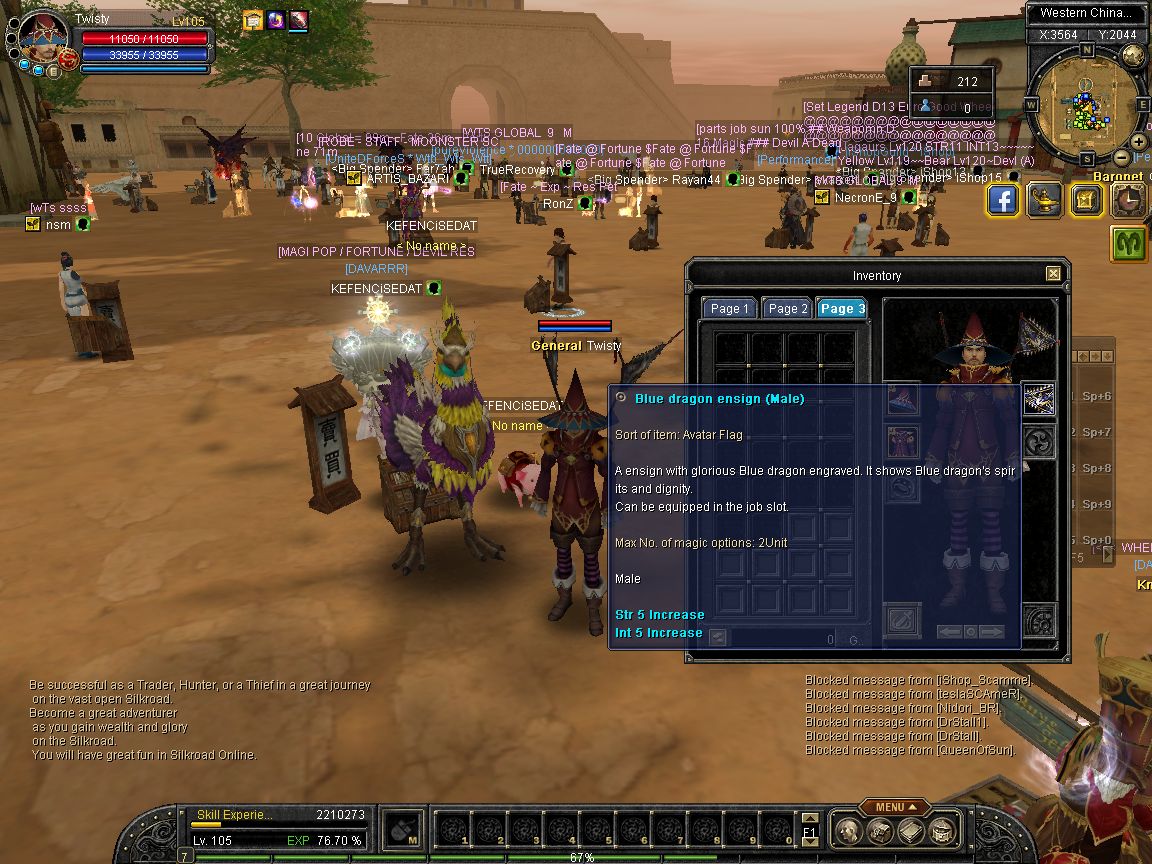The height and width of the screenshot is (864, 1152).
Task: Select the avatar dress slot
Action: (904, 440)
